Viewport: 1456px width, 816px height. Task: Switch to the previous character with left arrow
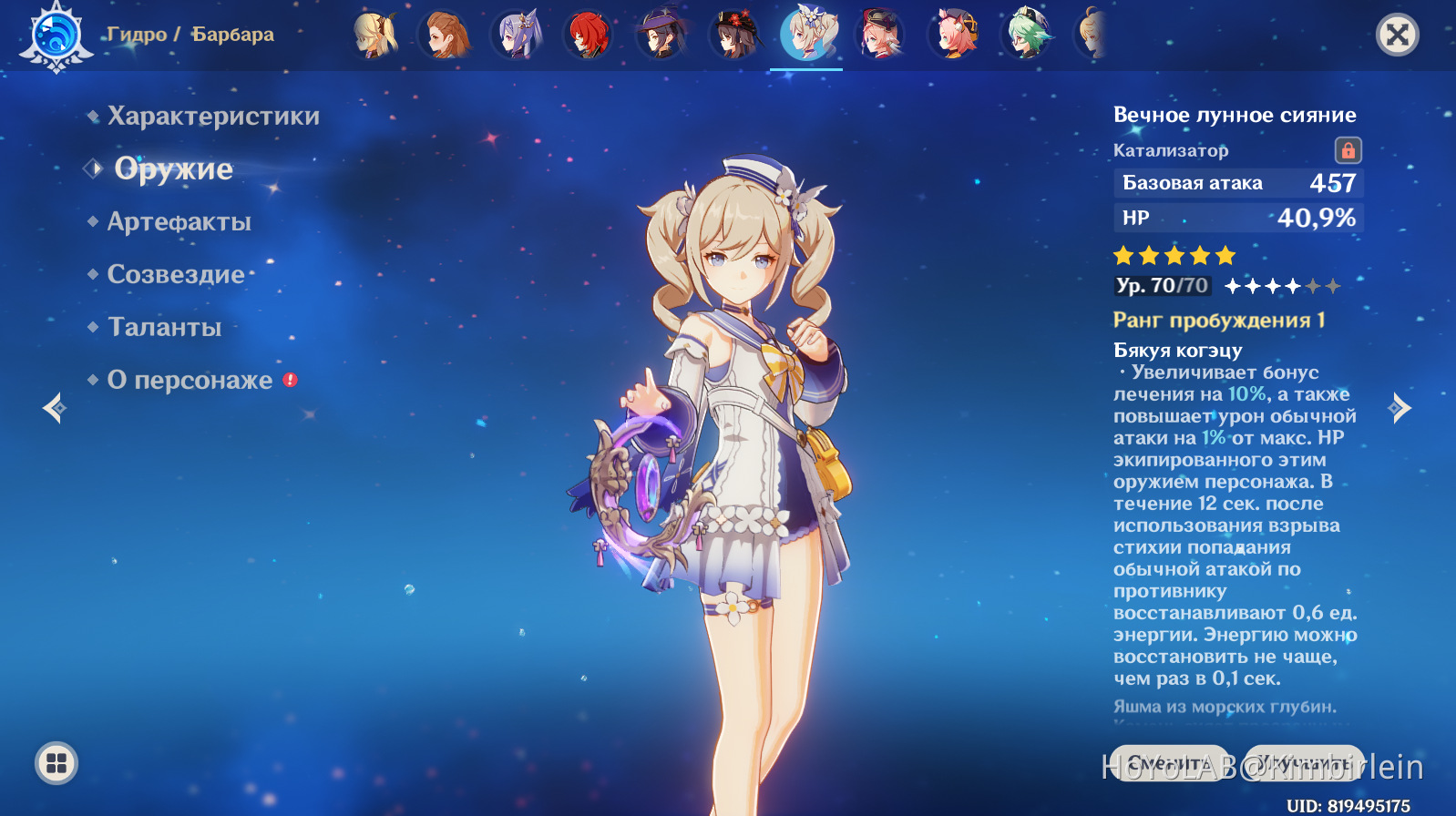click(x=55, y=408)
